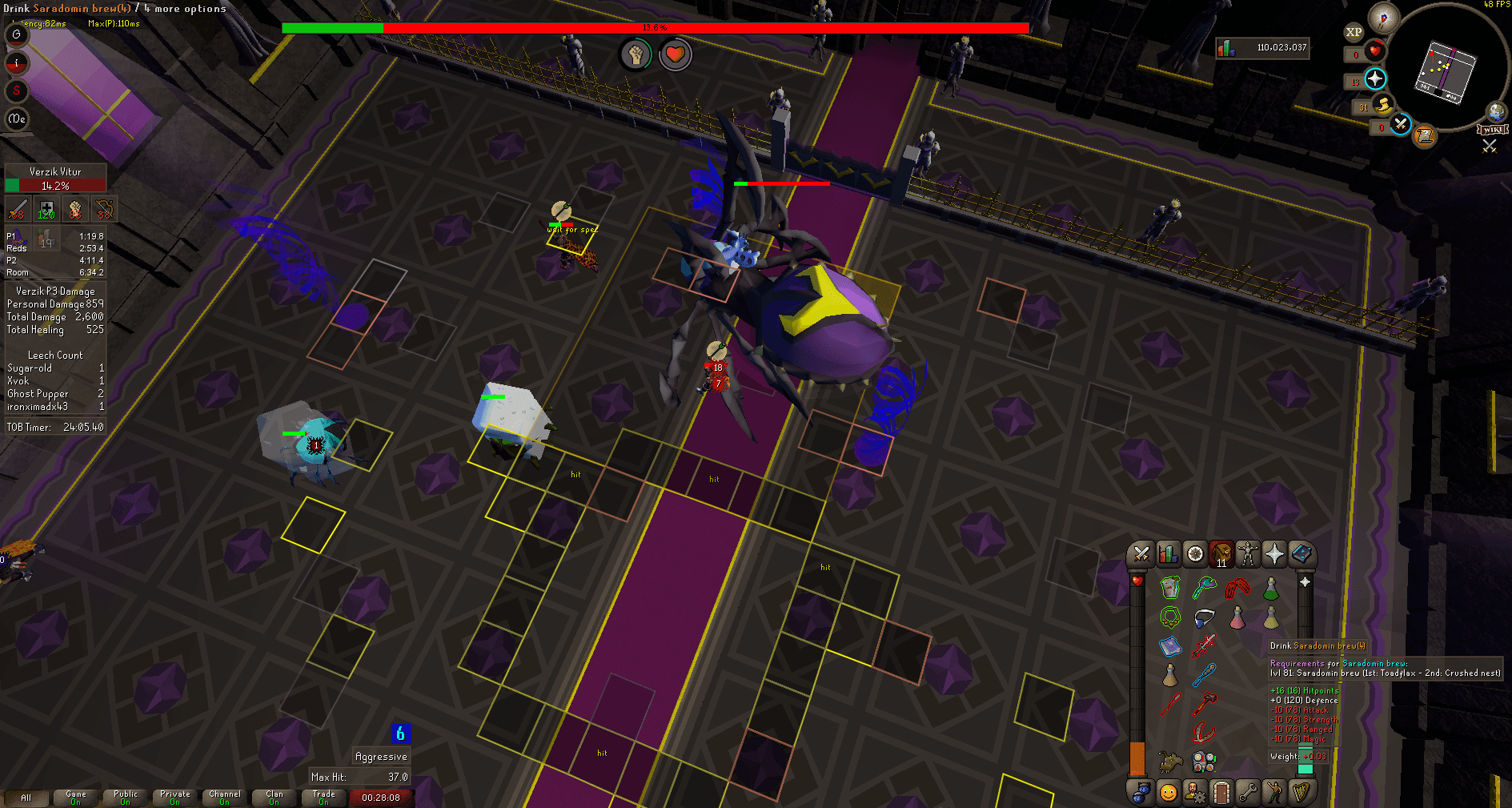The width and height of the screenshot is (1512, 808).
Task: Toggle quick prayers on the prayer orb
Action: pyautogui.click(x=1375, y=79)
